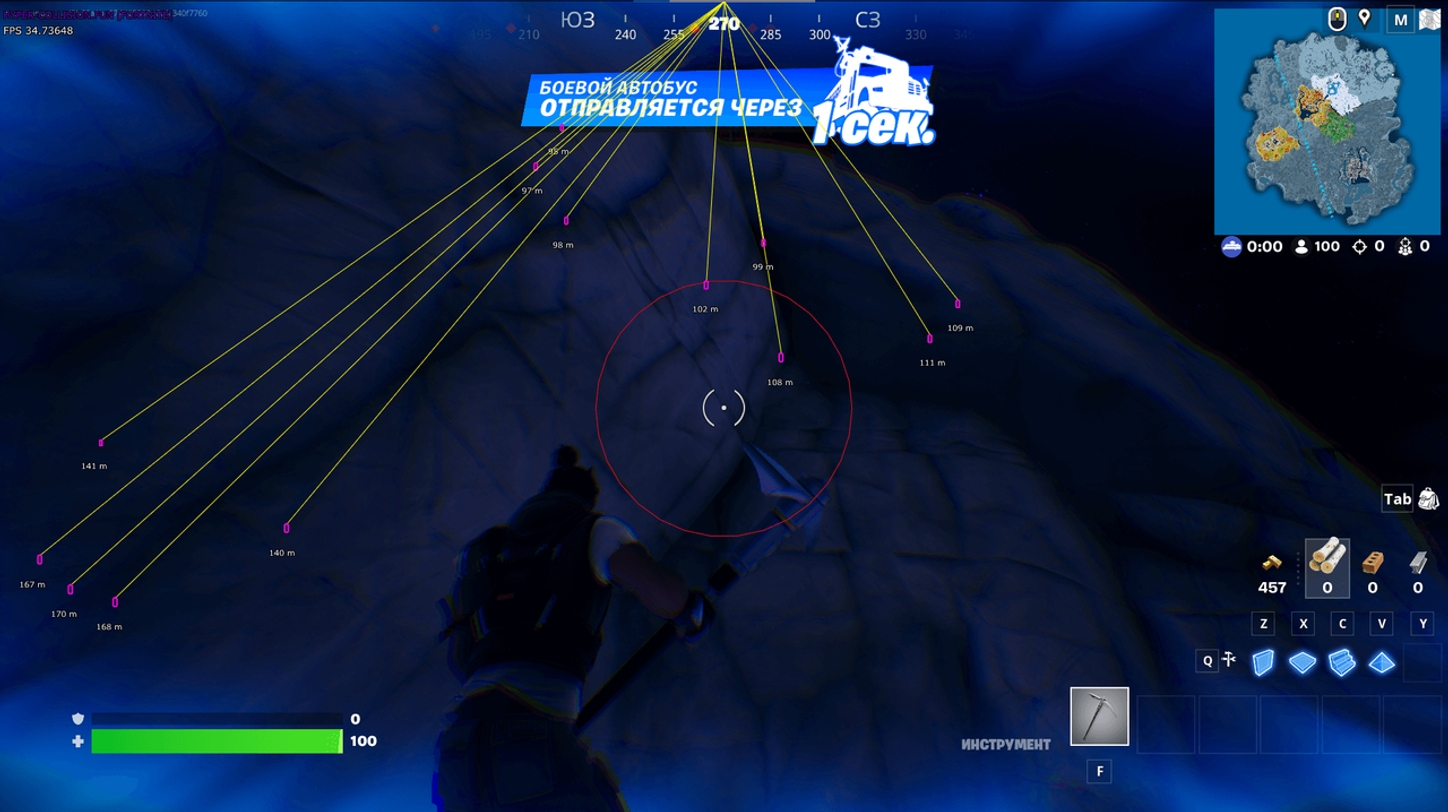The width and height of the screenshot is (1448, 812).
Task: Click the mouse ping icon above the minimap
Action: click(x=1338, y=17)
